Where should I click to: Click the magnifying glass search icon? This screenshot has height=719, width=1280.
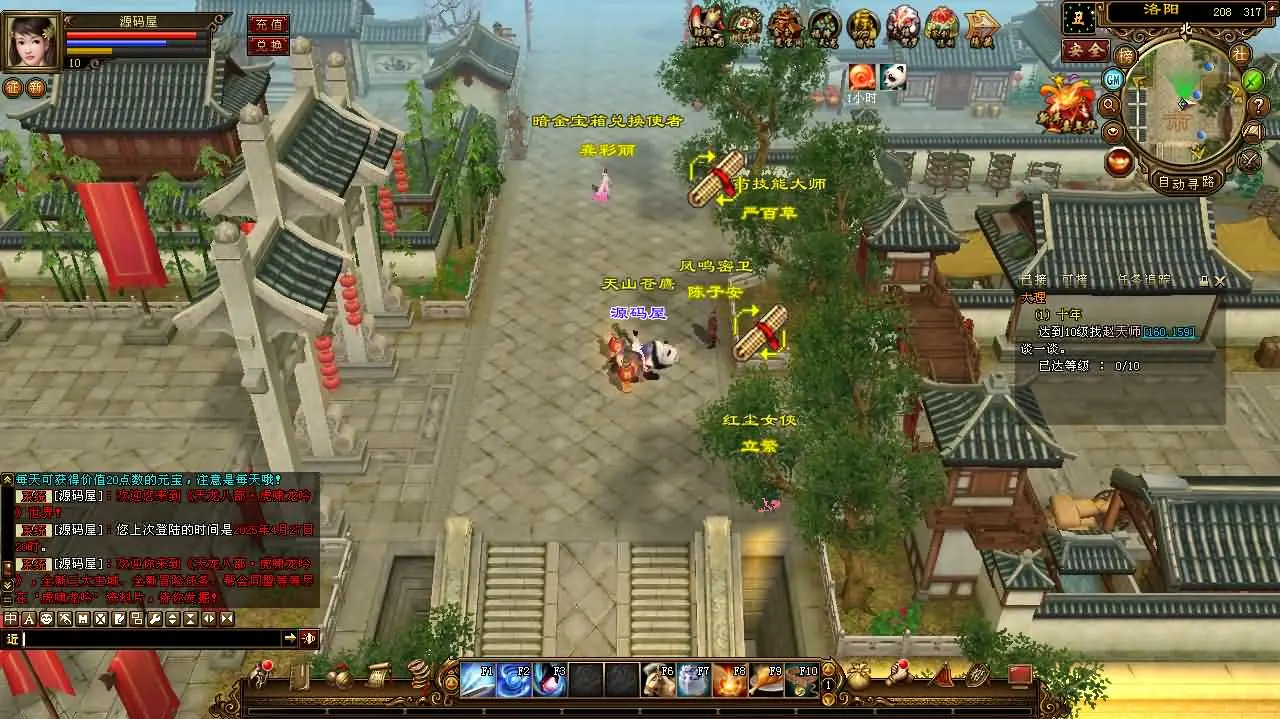(1109, 105)
